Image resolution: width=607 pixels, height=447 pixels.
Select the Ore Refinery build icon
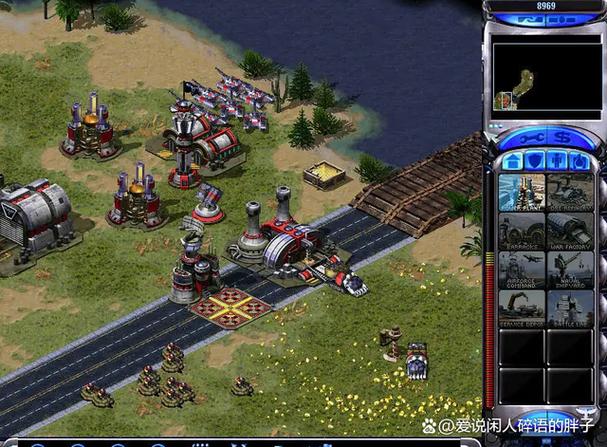570,192
